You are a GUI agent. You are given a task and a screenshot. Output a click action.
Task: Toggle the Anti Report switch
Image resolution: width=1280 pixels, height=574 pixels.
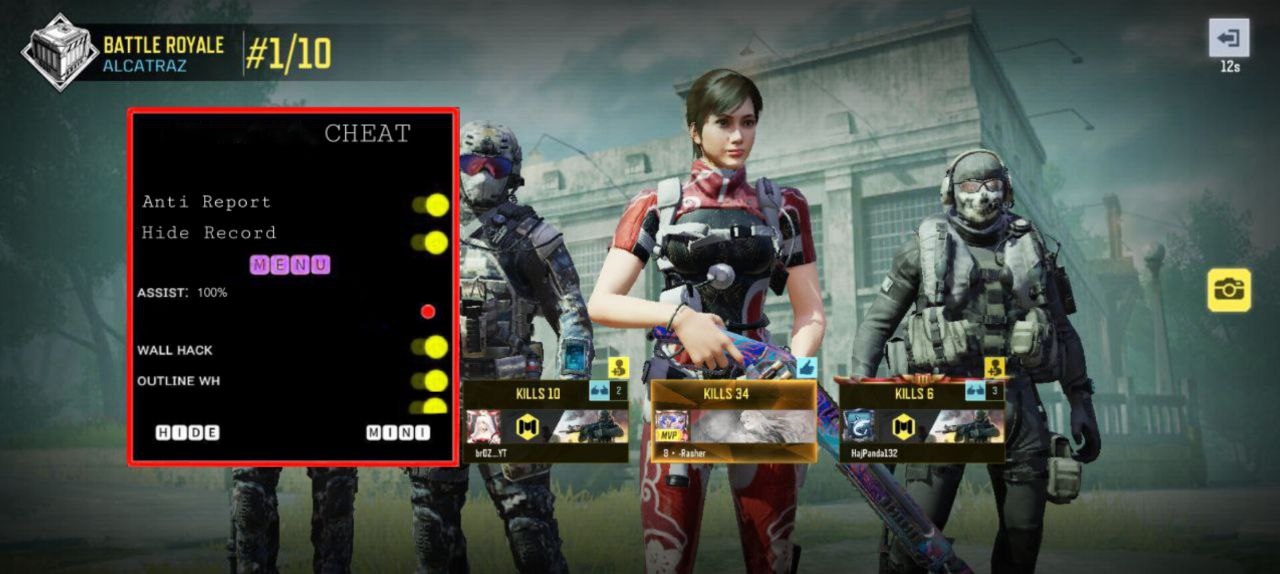pyautogui.click(x=432, y=205)
